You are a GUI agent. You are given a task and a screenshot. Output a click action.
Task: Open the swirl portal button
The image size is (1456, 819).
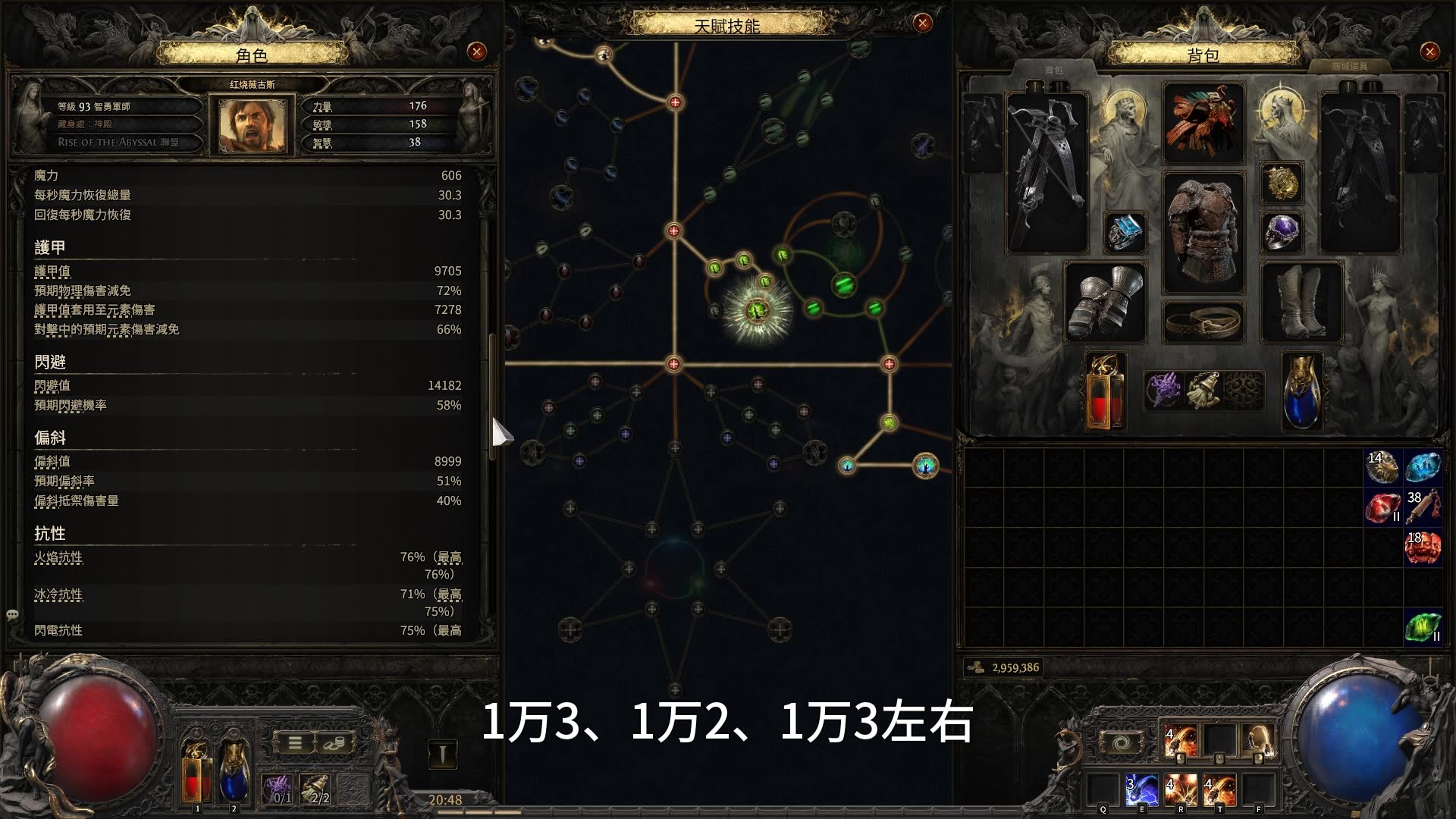point(1119,742)
